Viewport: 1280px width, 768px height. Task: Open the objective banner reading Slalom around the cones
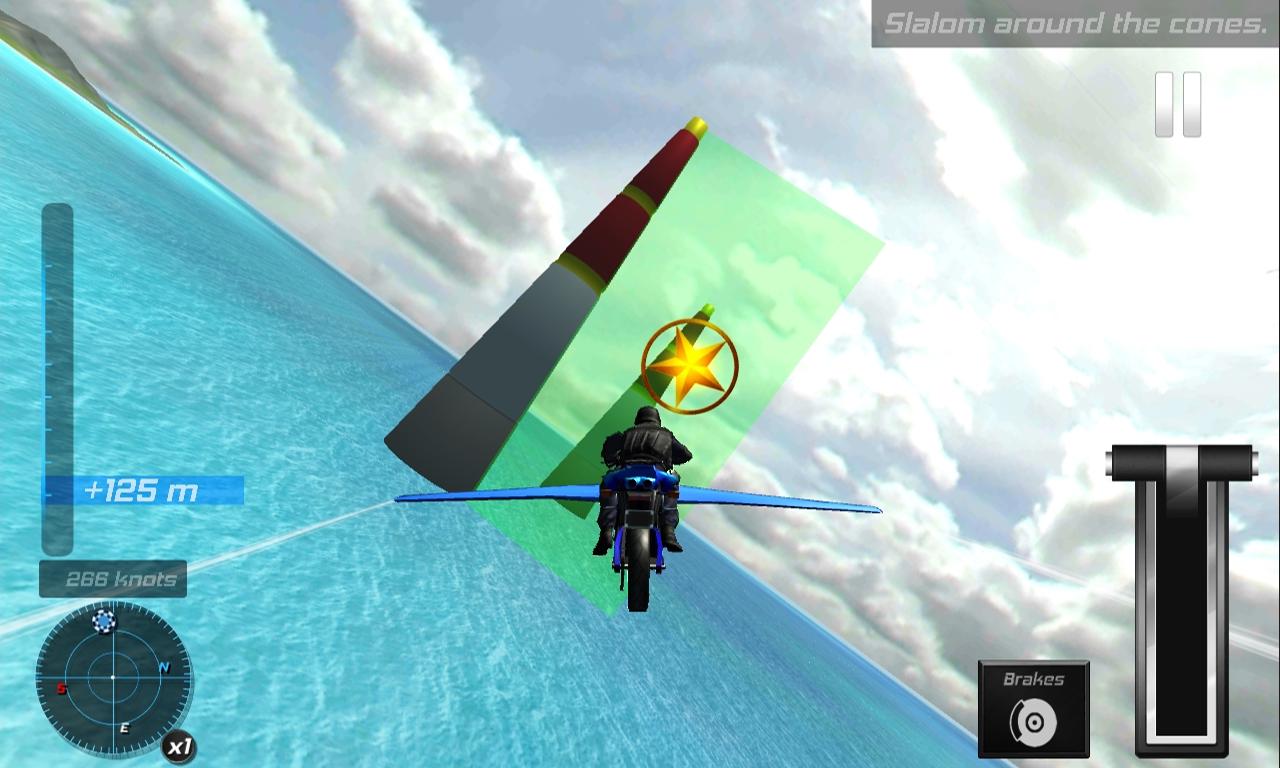pyautogui.click(x=1075, y=21)
